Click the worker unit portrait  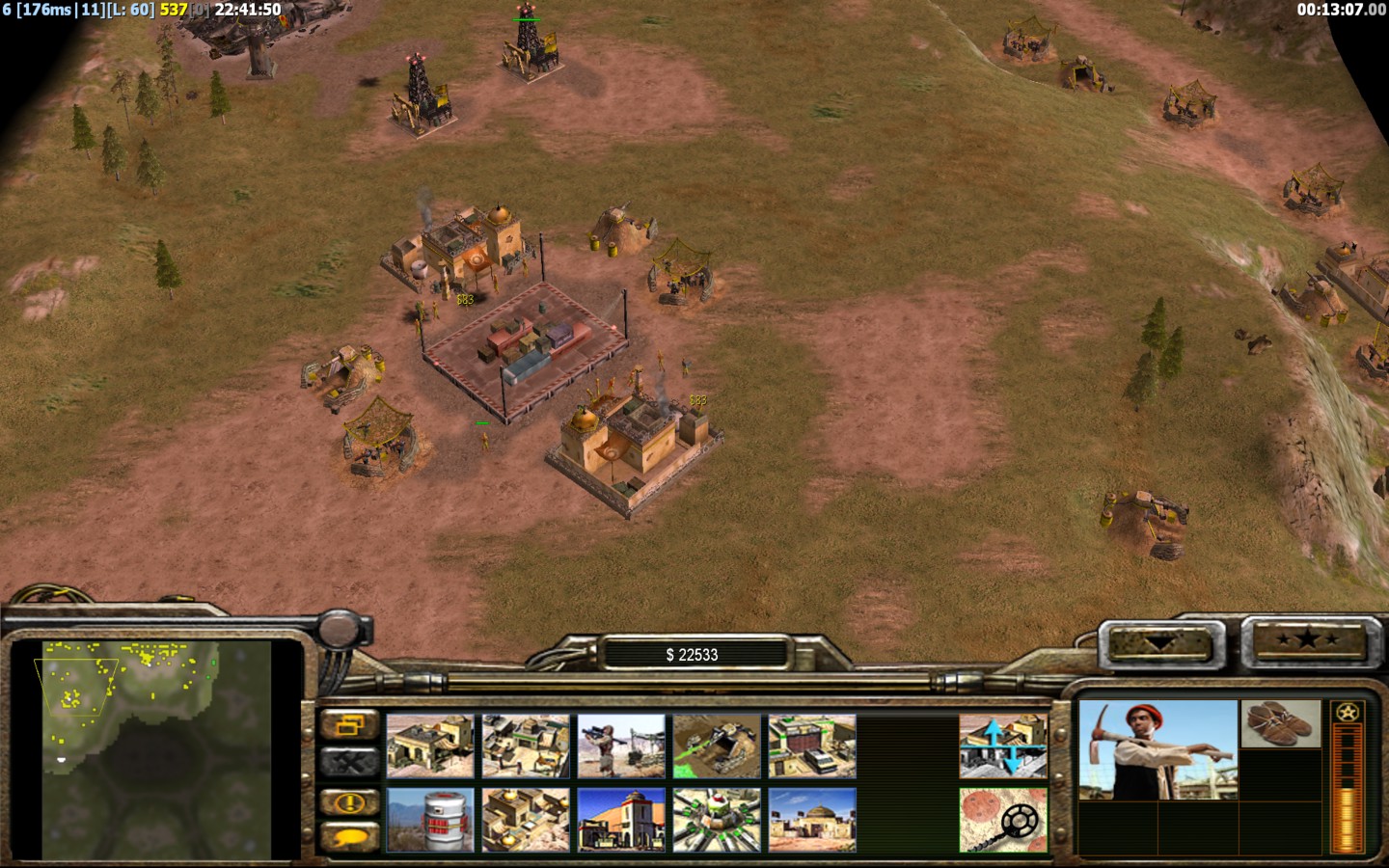[x=1157, y=750]
